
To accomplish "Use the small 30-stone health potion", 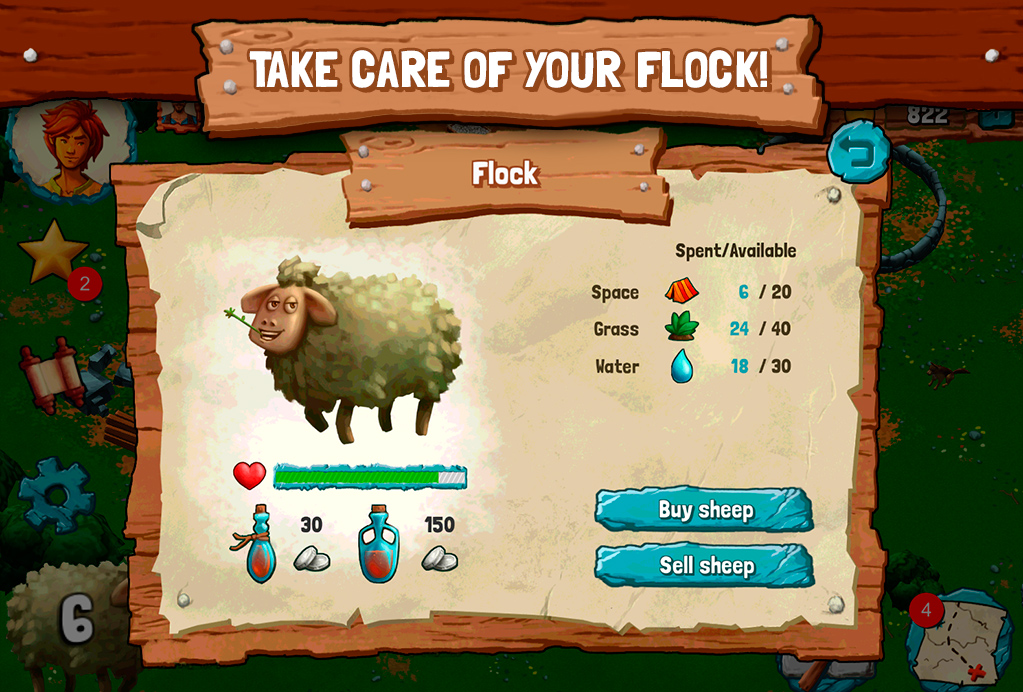I will 261,545.
